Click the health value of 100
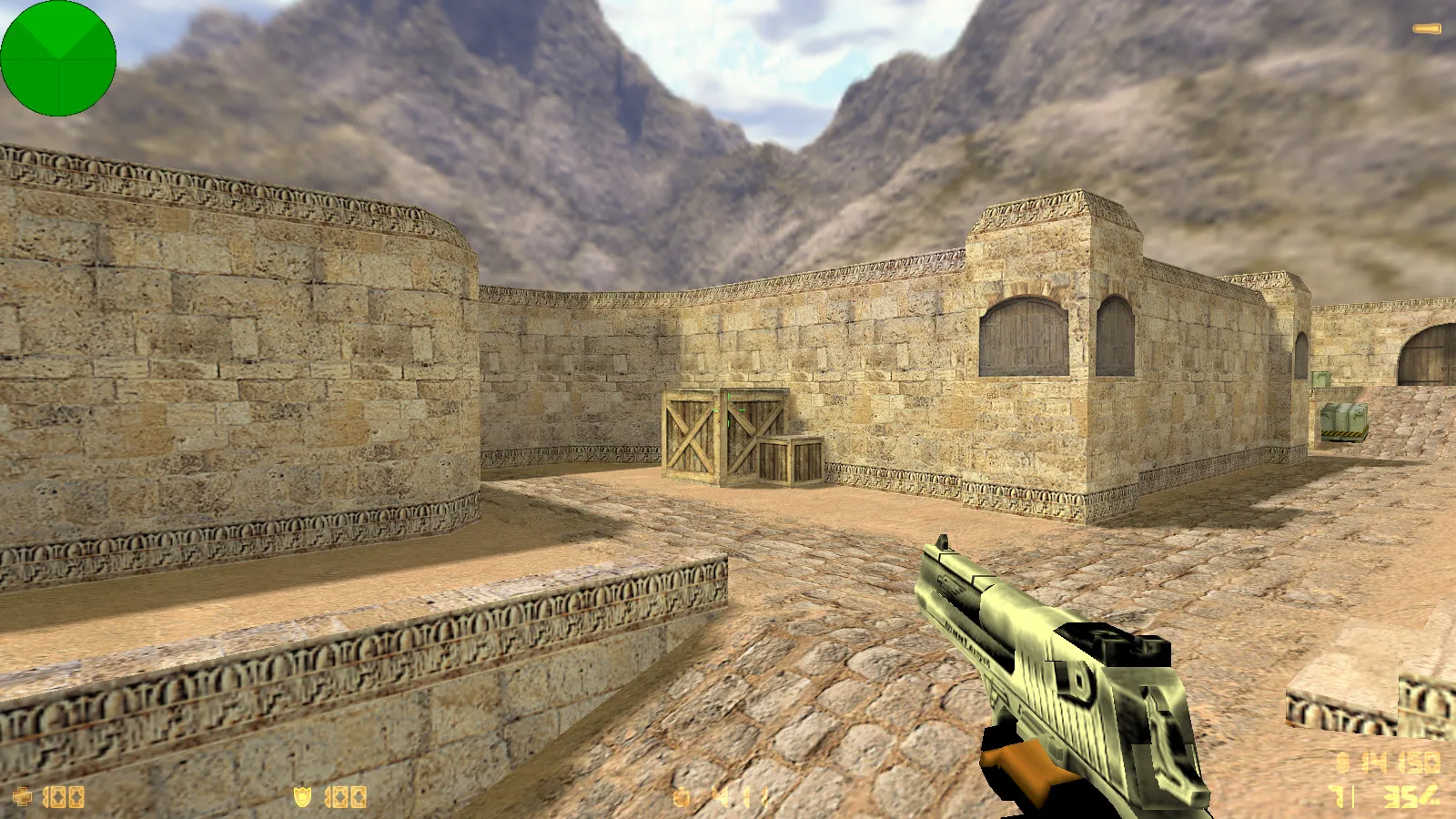Image resolution: width=1456 pixels, height=819 pixels. tap(63, 796)
